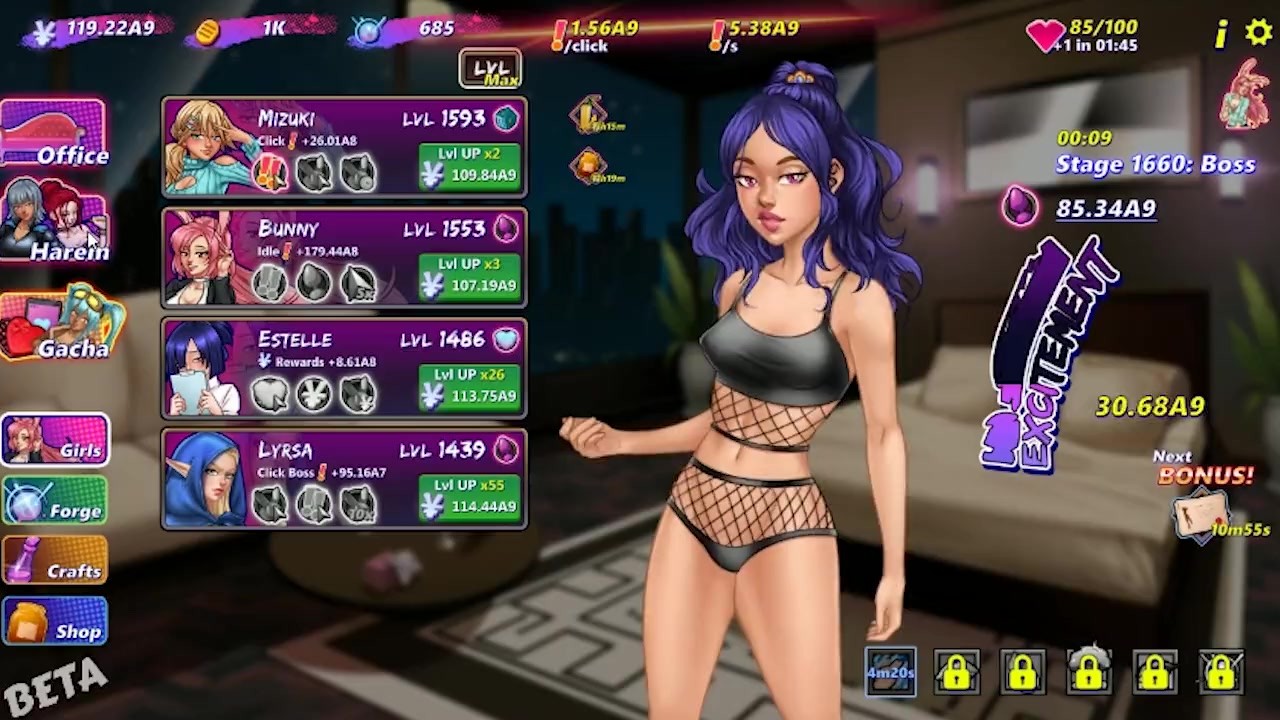Image resolution: width=1280 pixels, height=720 pixels.
Task: Open the Shop tab
Action: point(55,622)
